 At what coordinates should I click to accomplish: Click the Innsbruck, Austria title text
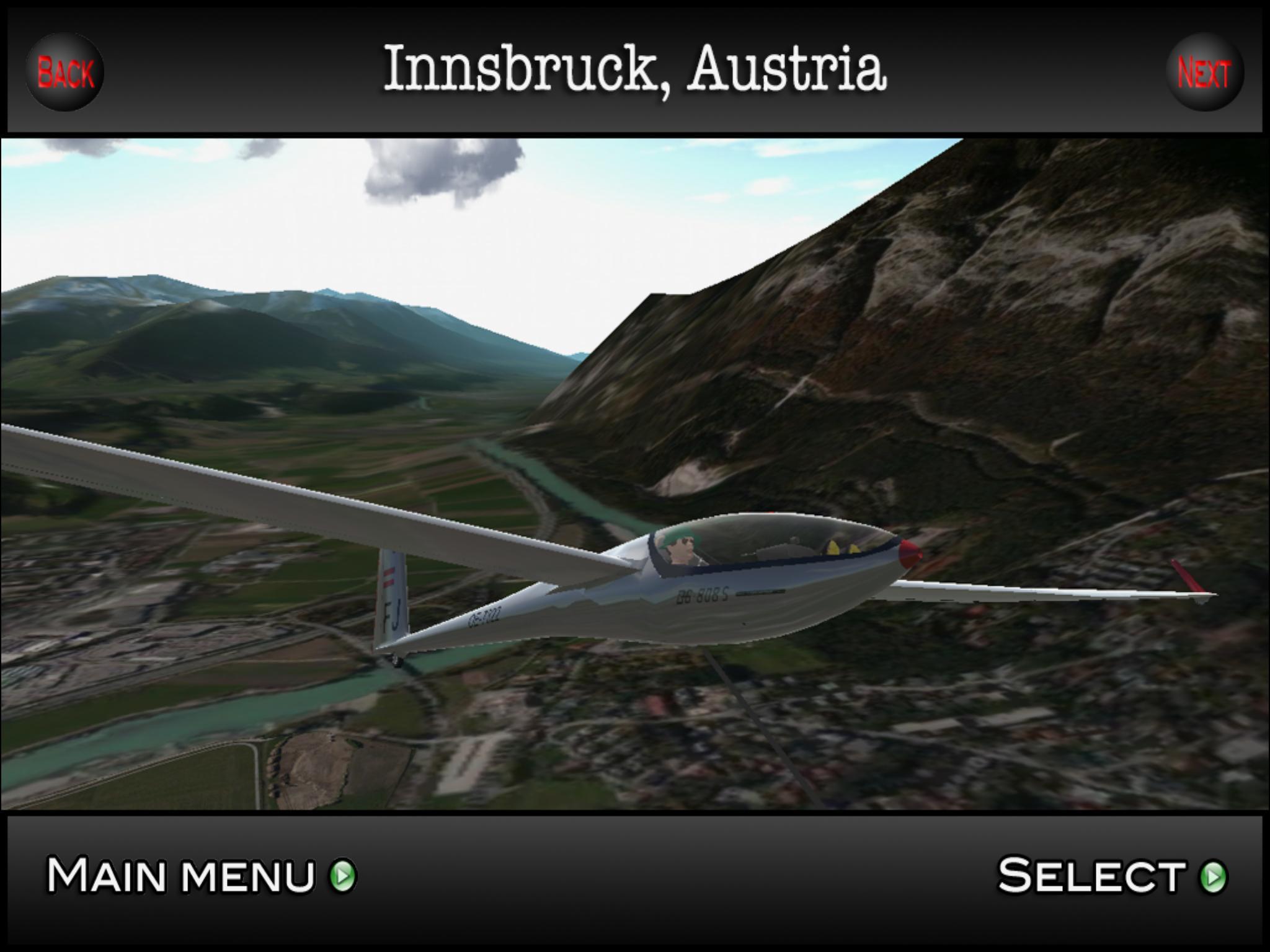point(635,71)
